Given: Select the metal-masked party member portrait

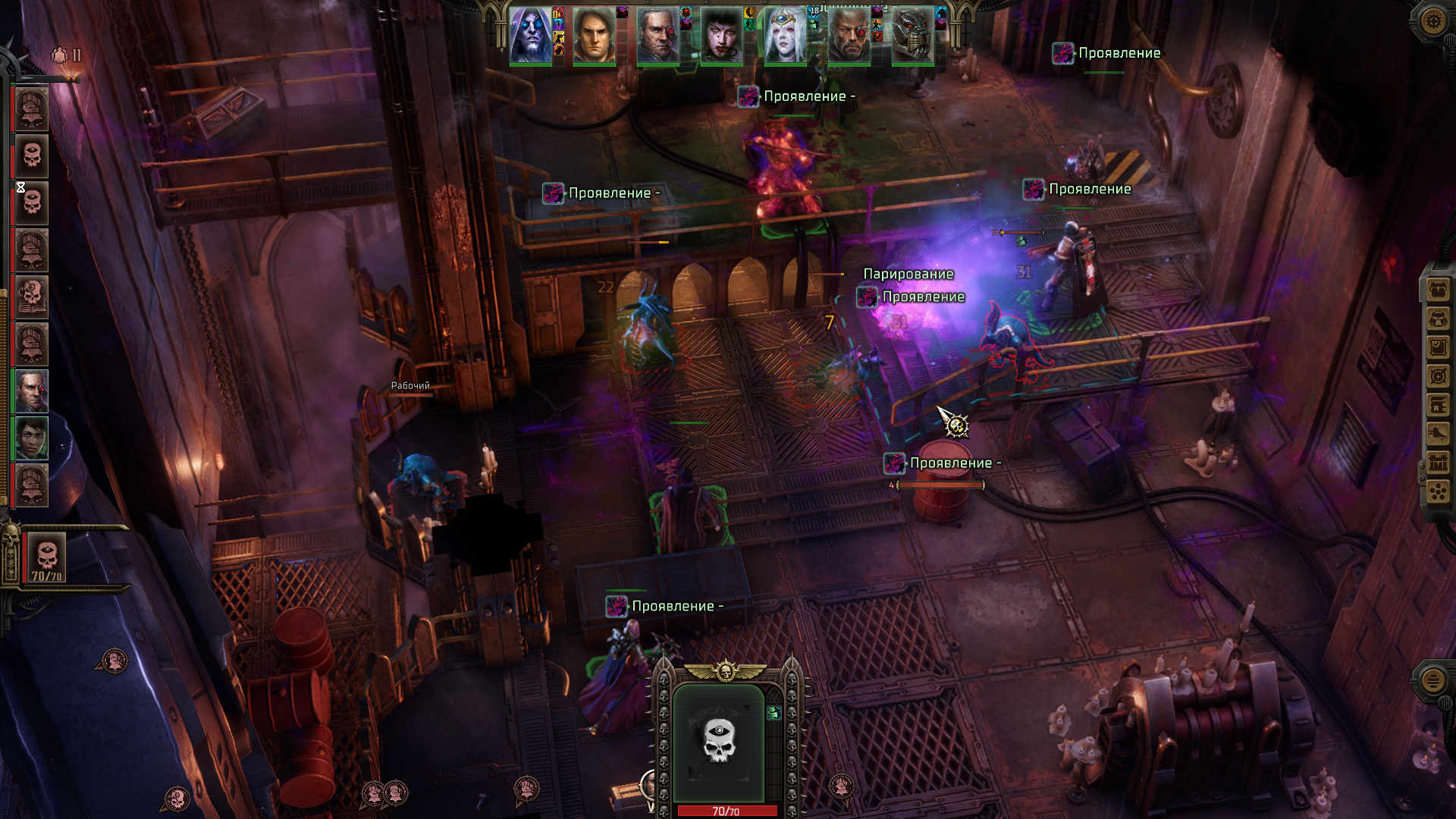Looking at the screenshot, I should point(912,36).
